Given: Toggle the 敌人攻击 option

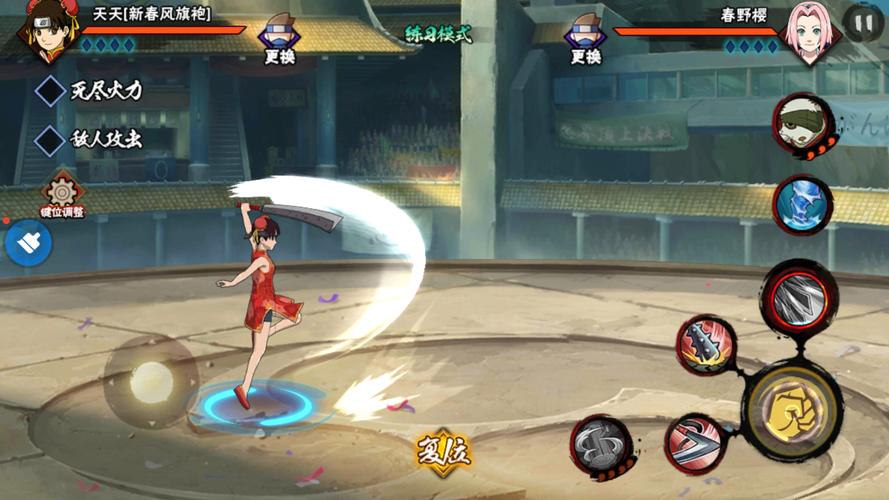Looking at the screenshot, I should pos(51,141).
